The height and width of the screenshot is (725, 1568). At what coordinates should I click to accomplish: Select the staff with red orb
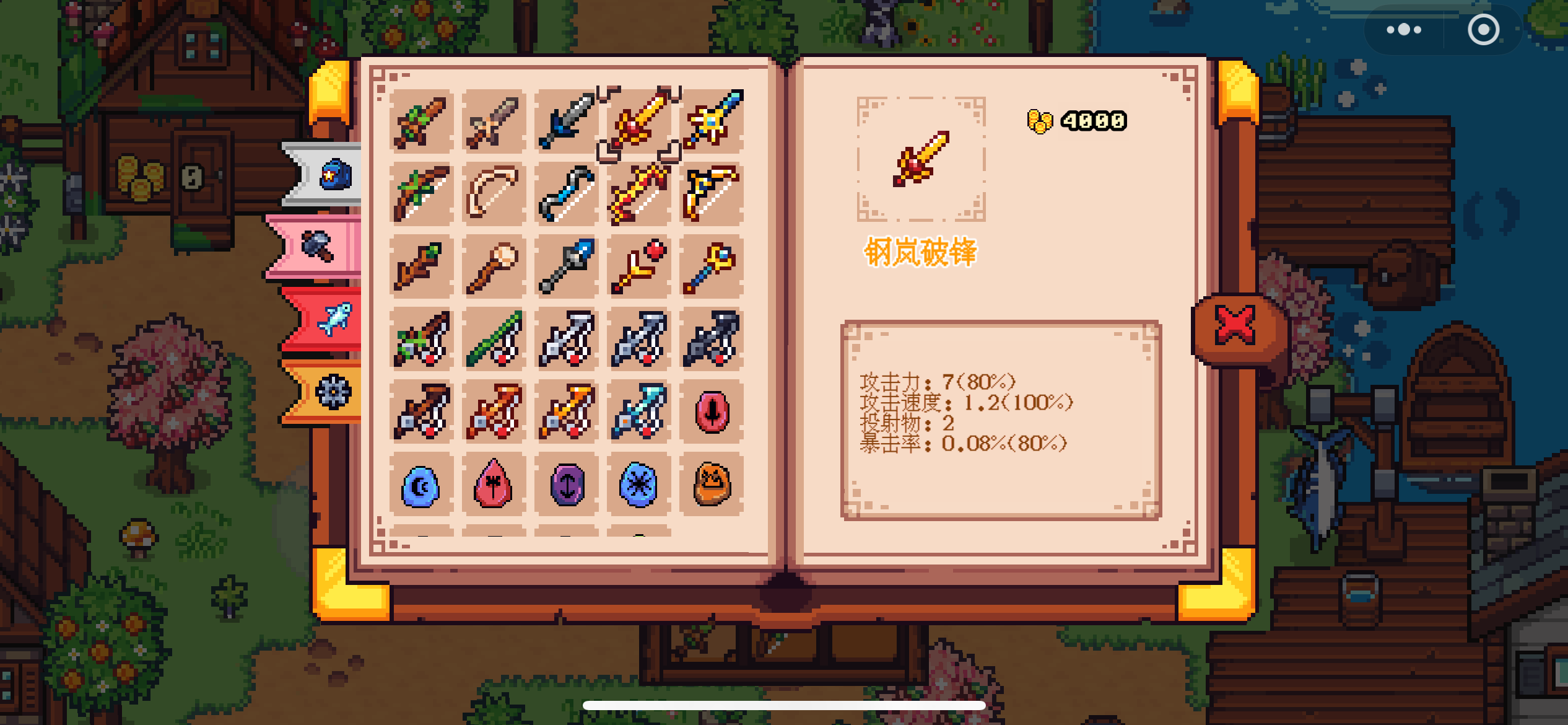(639, 266)
